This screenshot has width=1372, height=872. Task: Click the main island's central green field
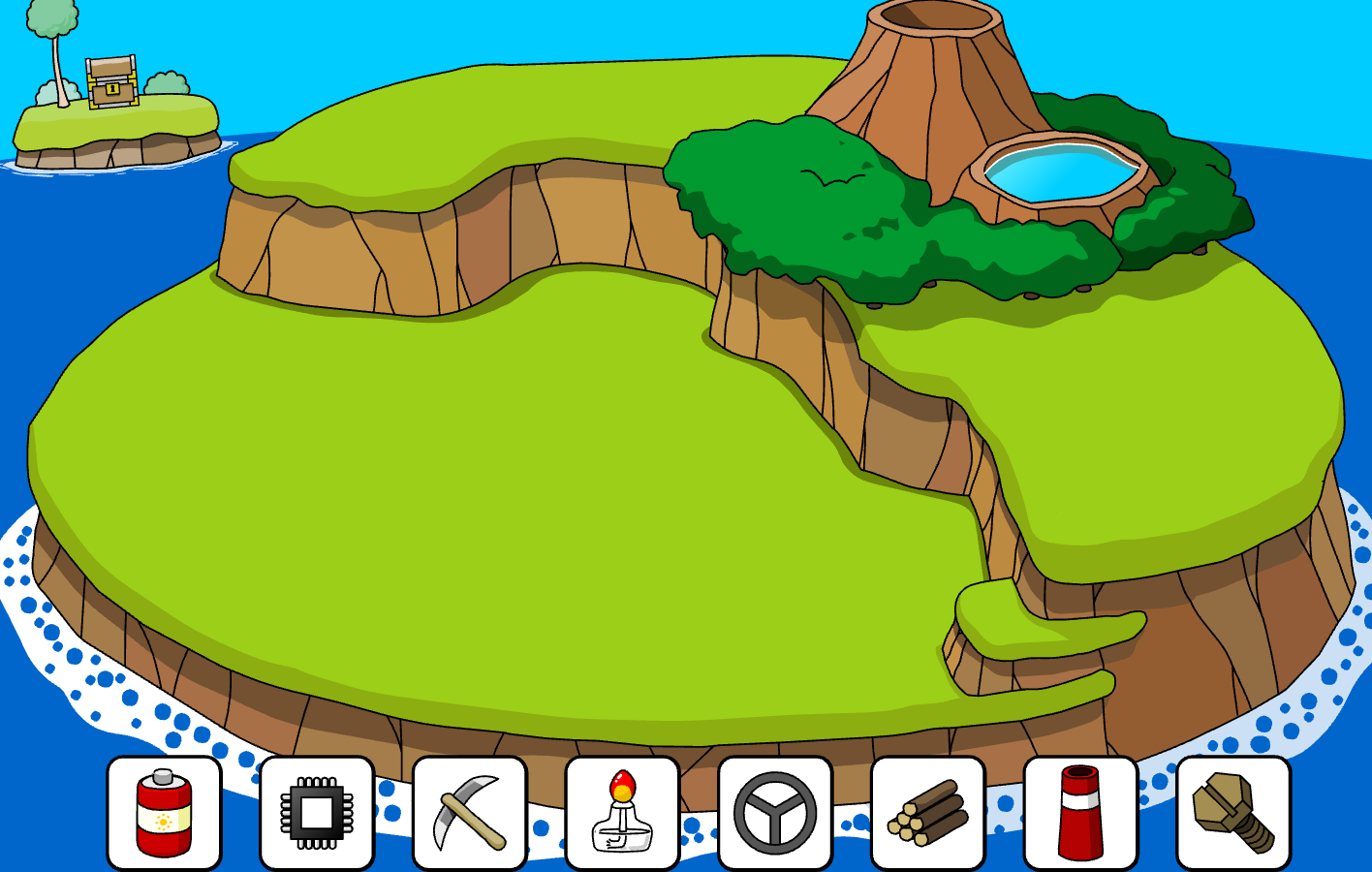(436, 484)
